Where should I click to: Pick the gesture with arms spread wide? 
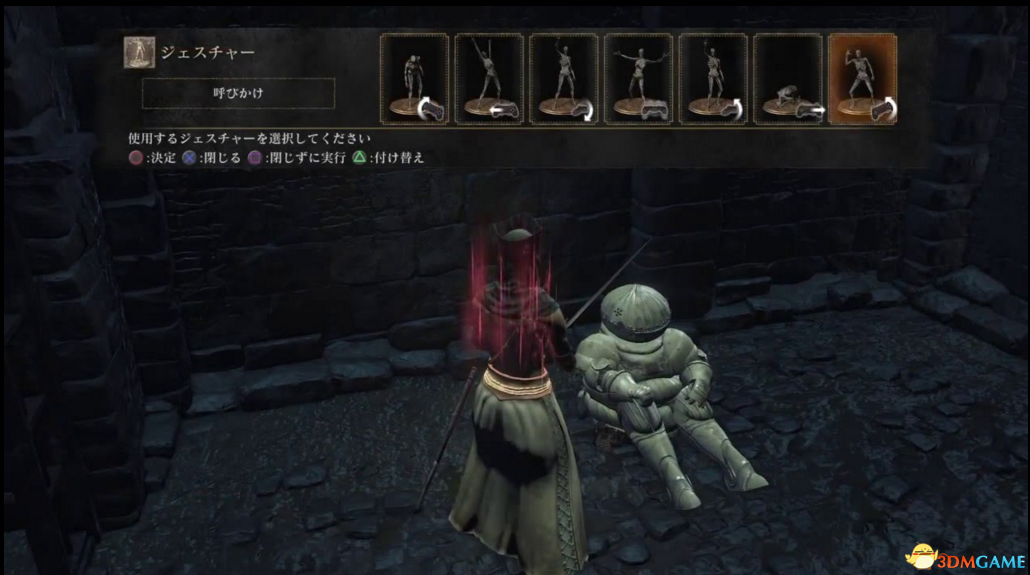(x=638, y=79)
